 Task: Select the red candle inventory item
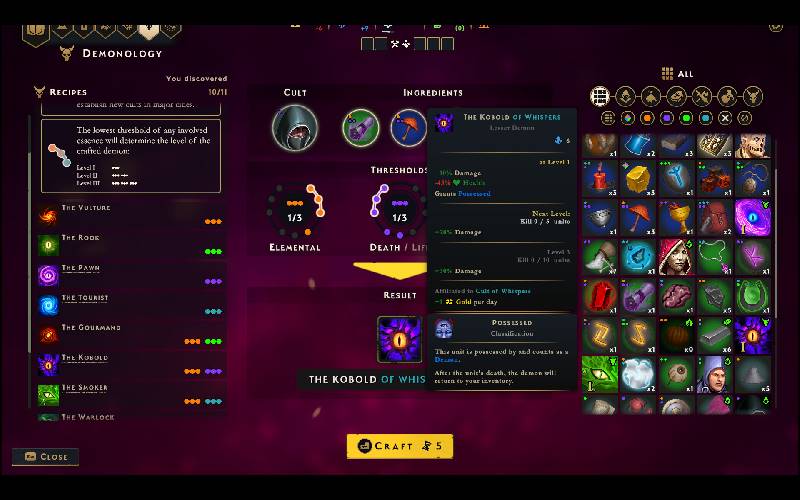[600, 179]
